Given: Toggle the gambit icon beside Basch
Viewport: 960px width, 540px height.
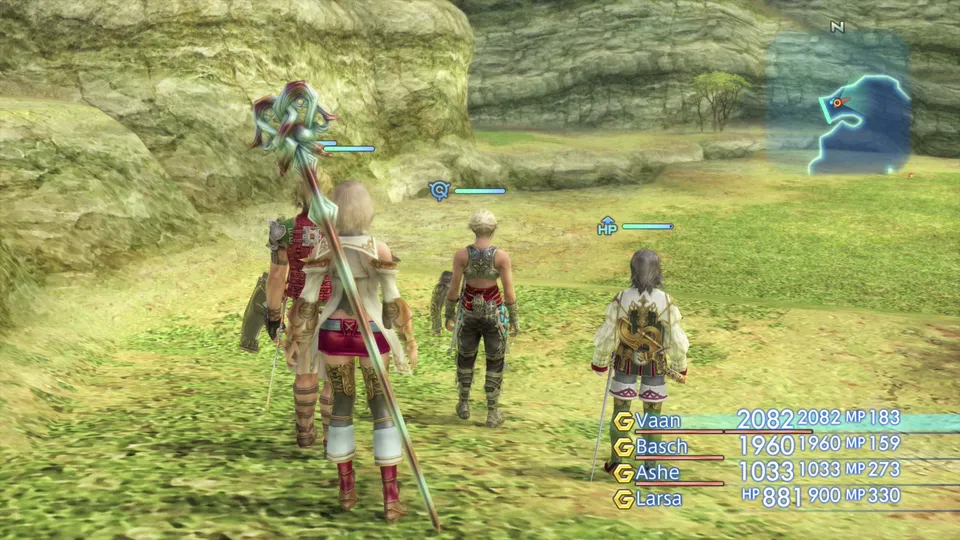Looking at the screenshot, I should [x=624, y=447].
